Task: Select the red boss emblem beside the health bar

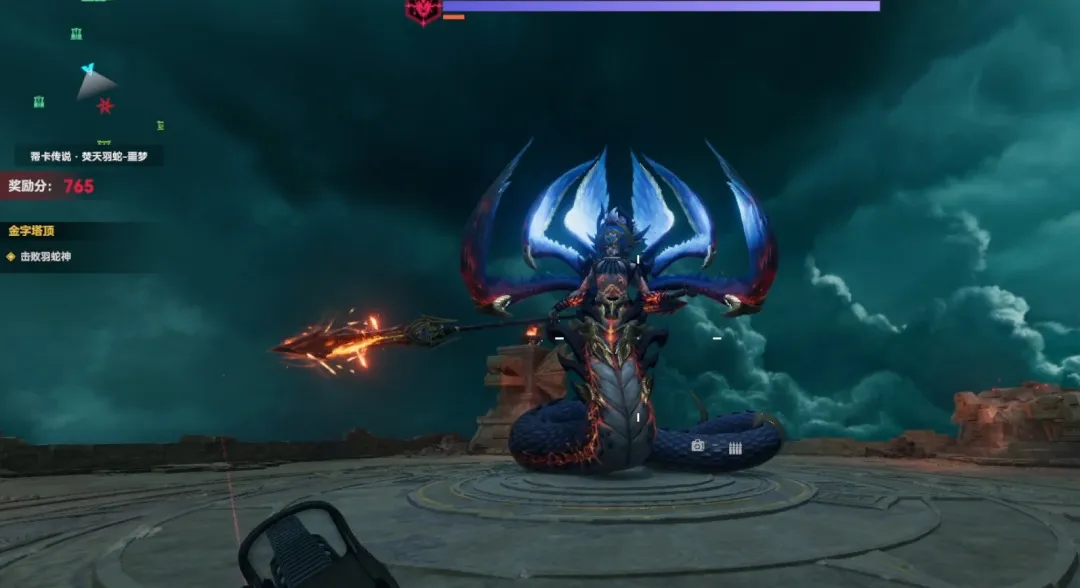Action: (423, 10)
